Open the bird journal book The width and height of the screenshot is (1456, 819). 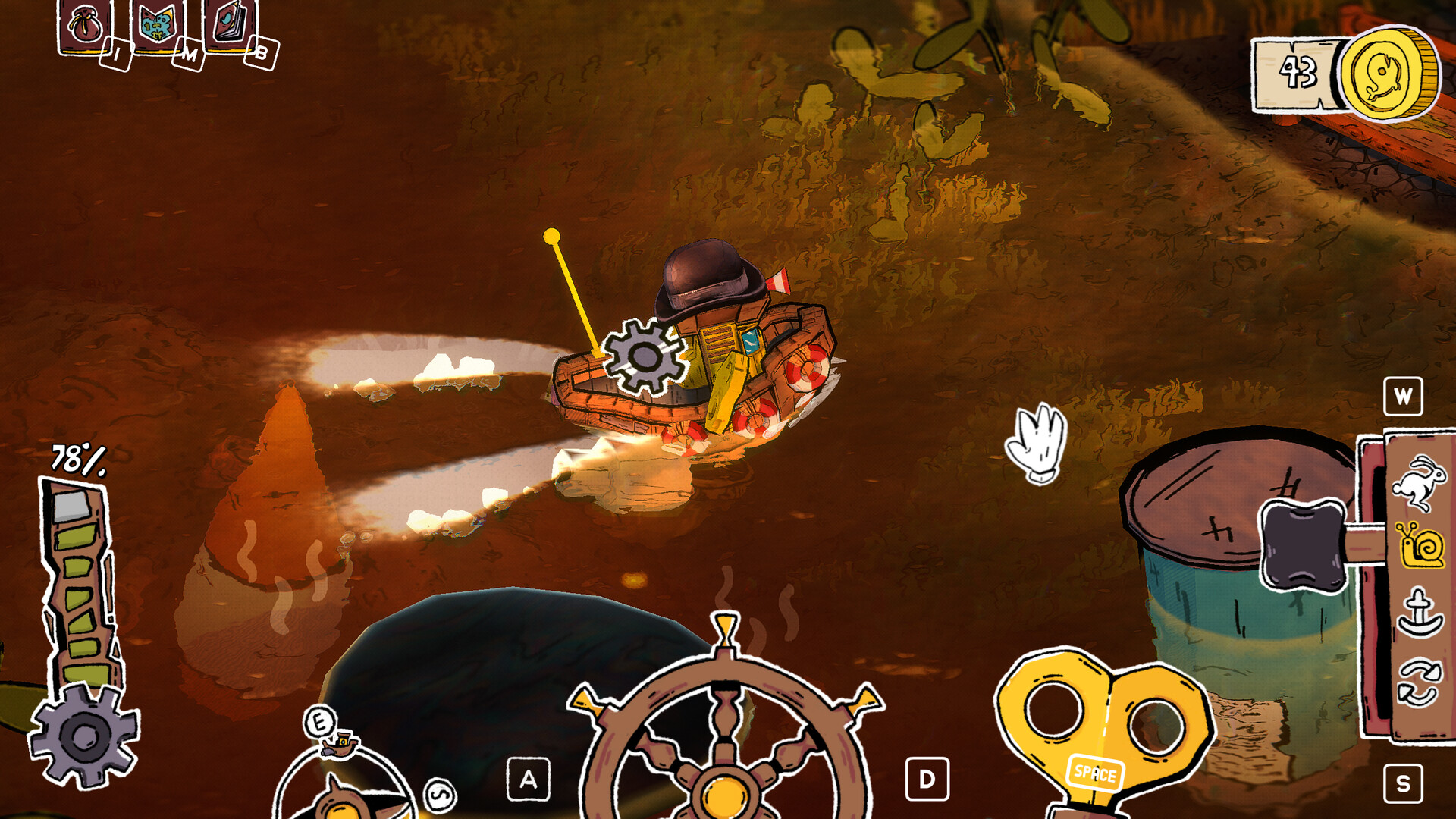(x=228, y=25)
